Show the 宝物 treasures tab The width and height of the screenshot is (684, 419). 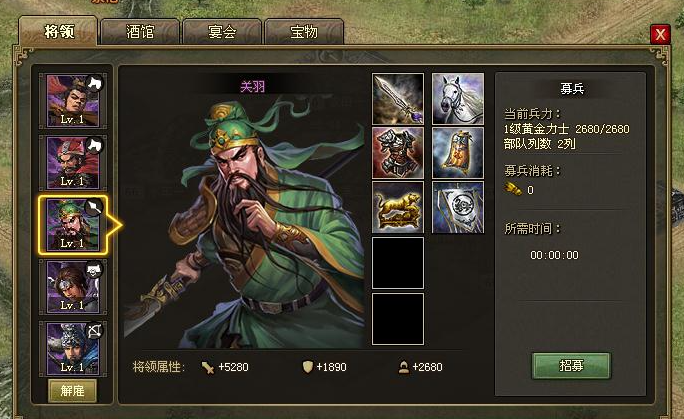[x=303, y=32]
